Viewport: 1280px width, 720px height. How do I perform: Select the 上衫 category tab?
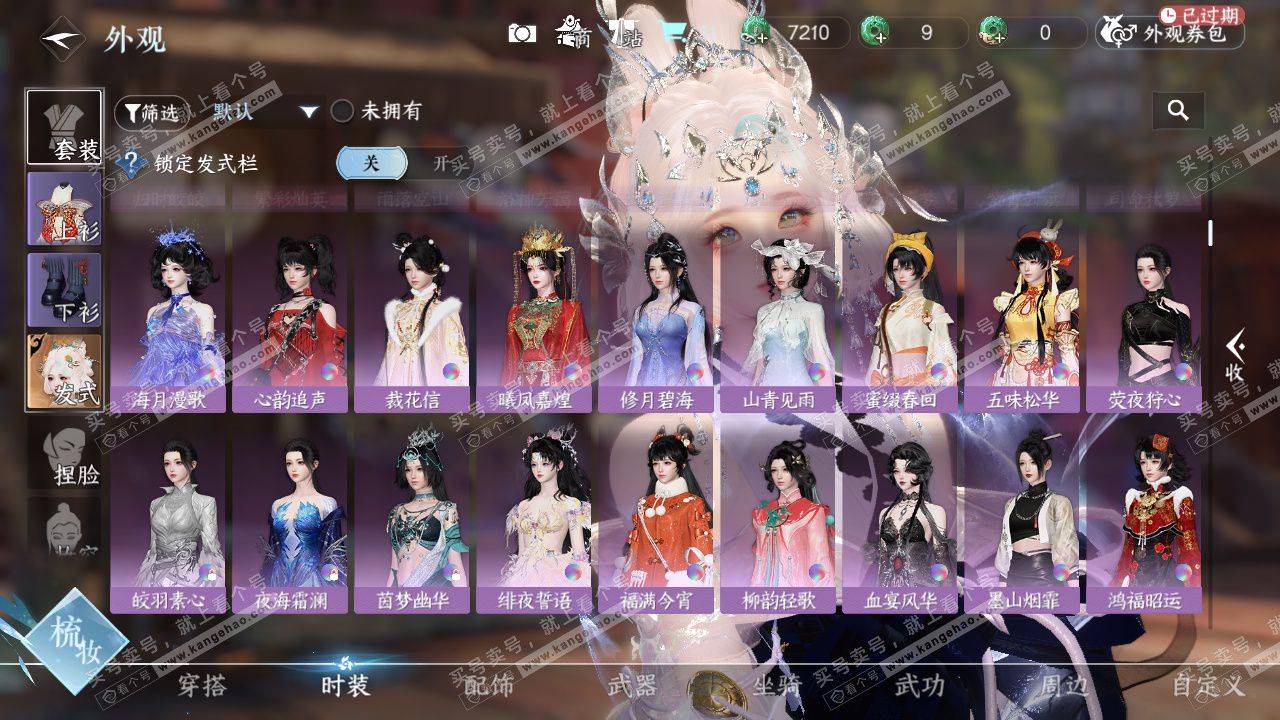(x=64, y=208)
